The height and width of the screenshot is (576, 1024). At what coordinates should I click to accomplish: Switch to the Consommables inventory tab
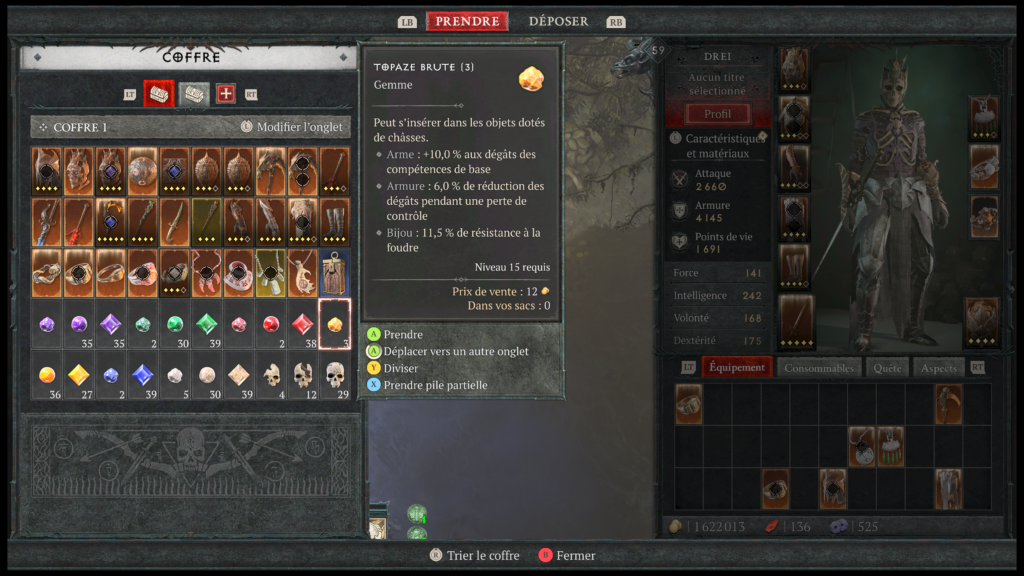[x=819, y=367]
